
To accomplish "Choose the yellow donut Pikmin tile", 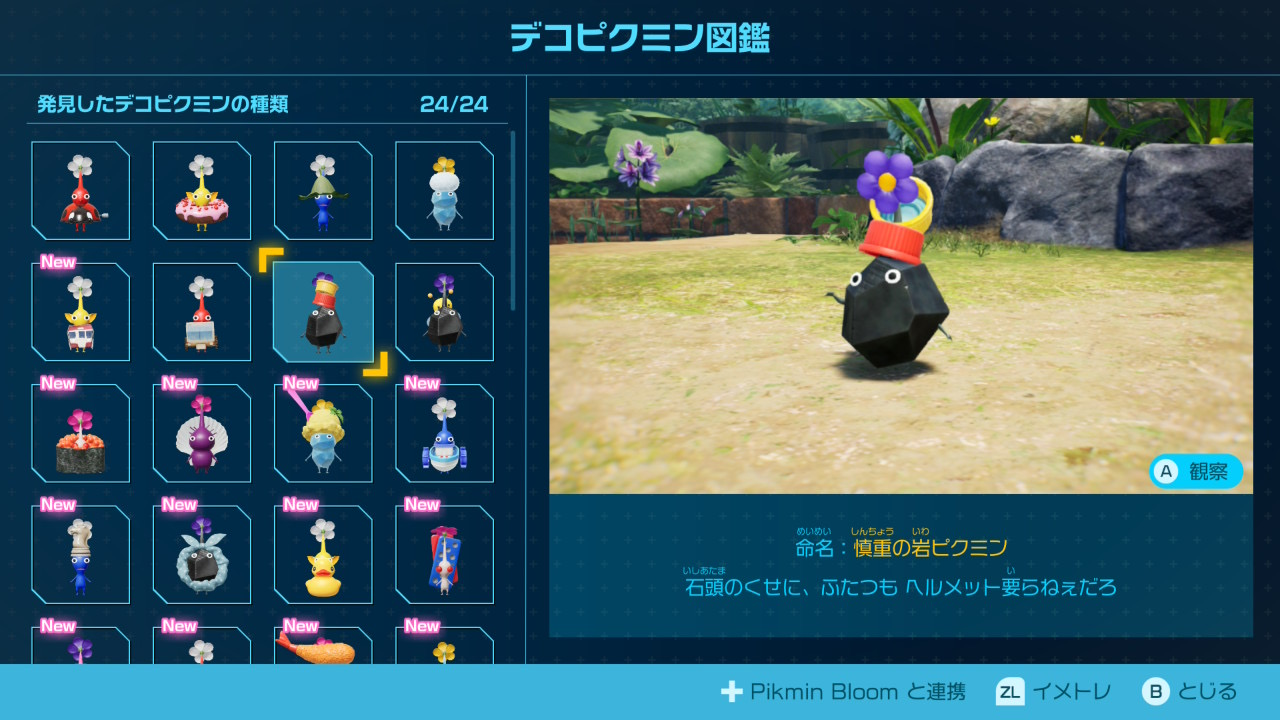I will [202, 191].
